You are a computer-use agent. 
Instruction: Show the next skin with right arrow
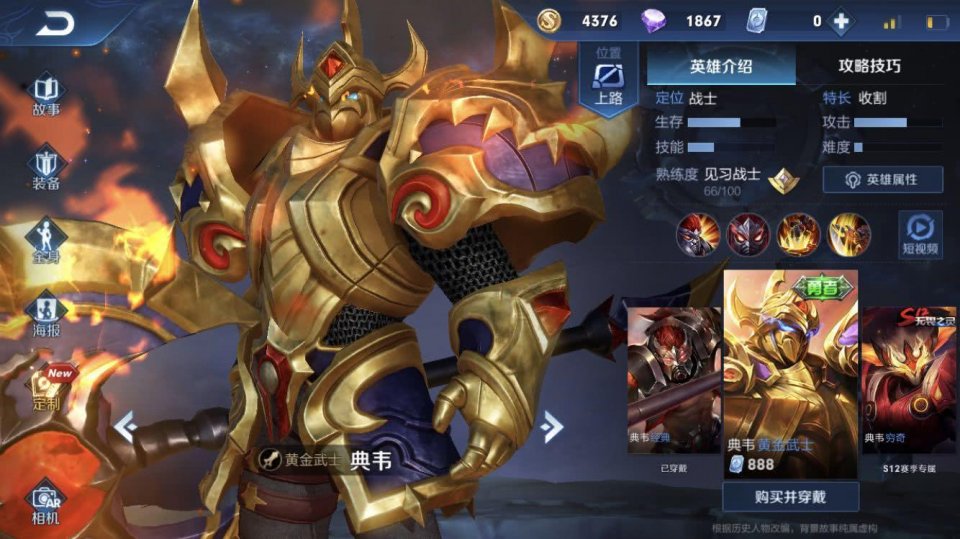click(550, 426)
